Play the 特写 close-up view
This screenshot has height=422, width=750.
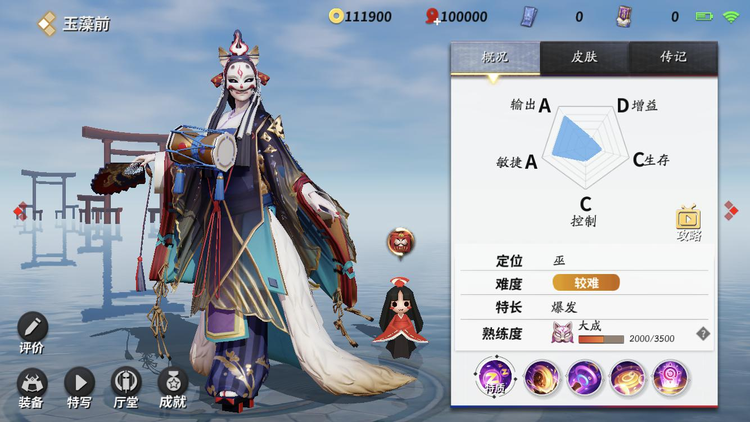79,383
